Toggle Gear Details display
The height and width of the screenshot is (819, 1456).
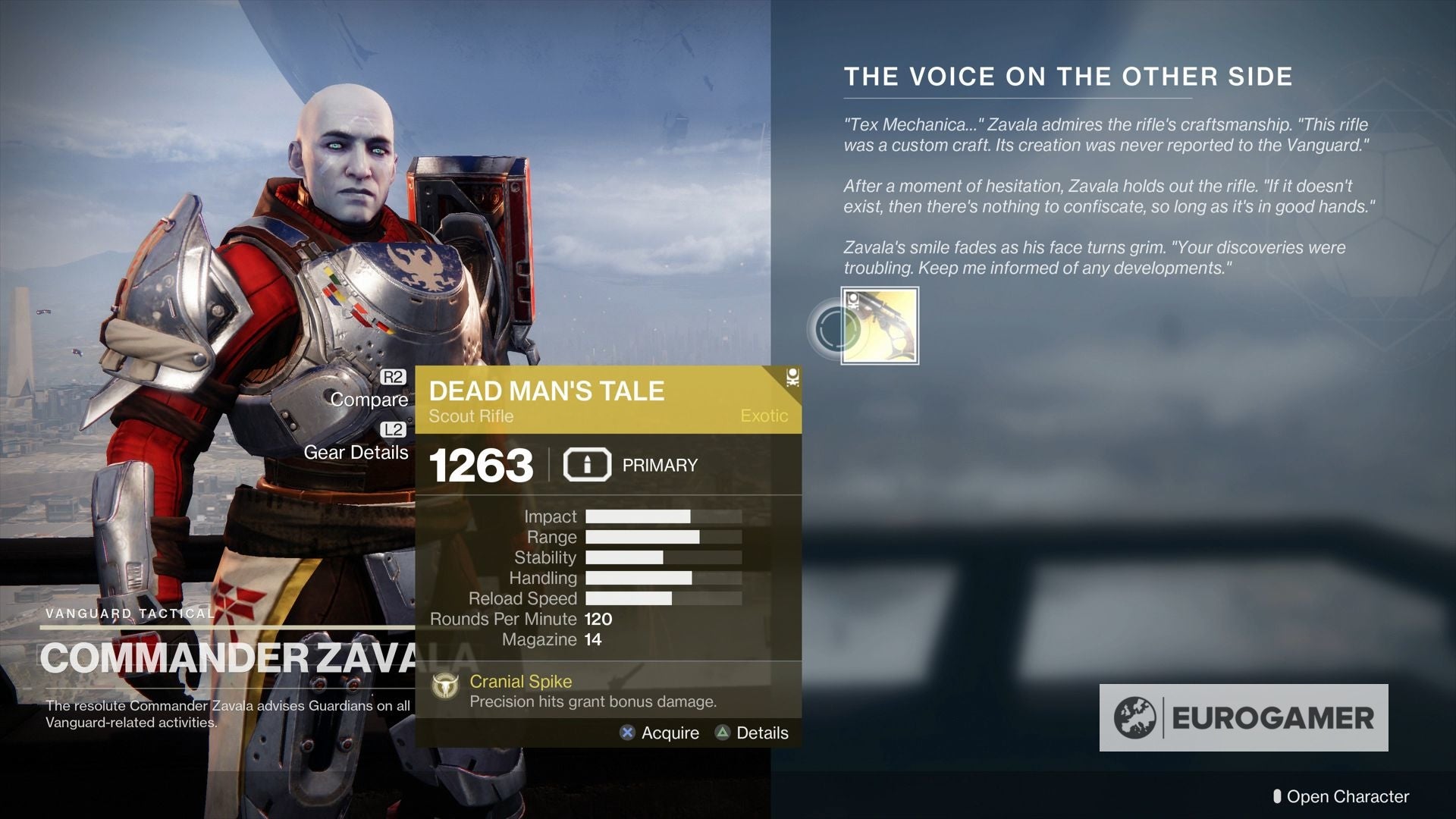356,453
